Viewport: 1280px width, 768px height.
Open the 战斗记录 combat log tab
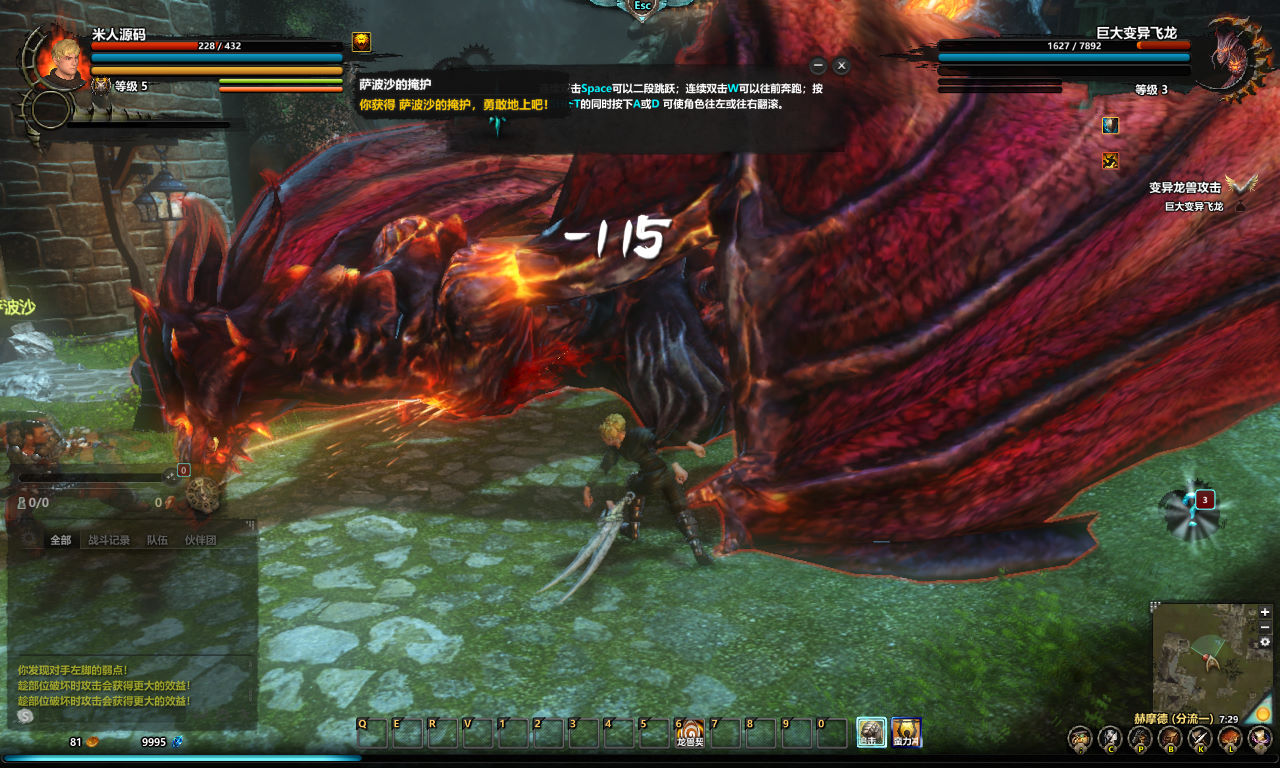[x=109, y=540]
